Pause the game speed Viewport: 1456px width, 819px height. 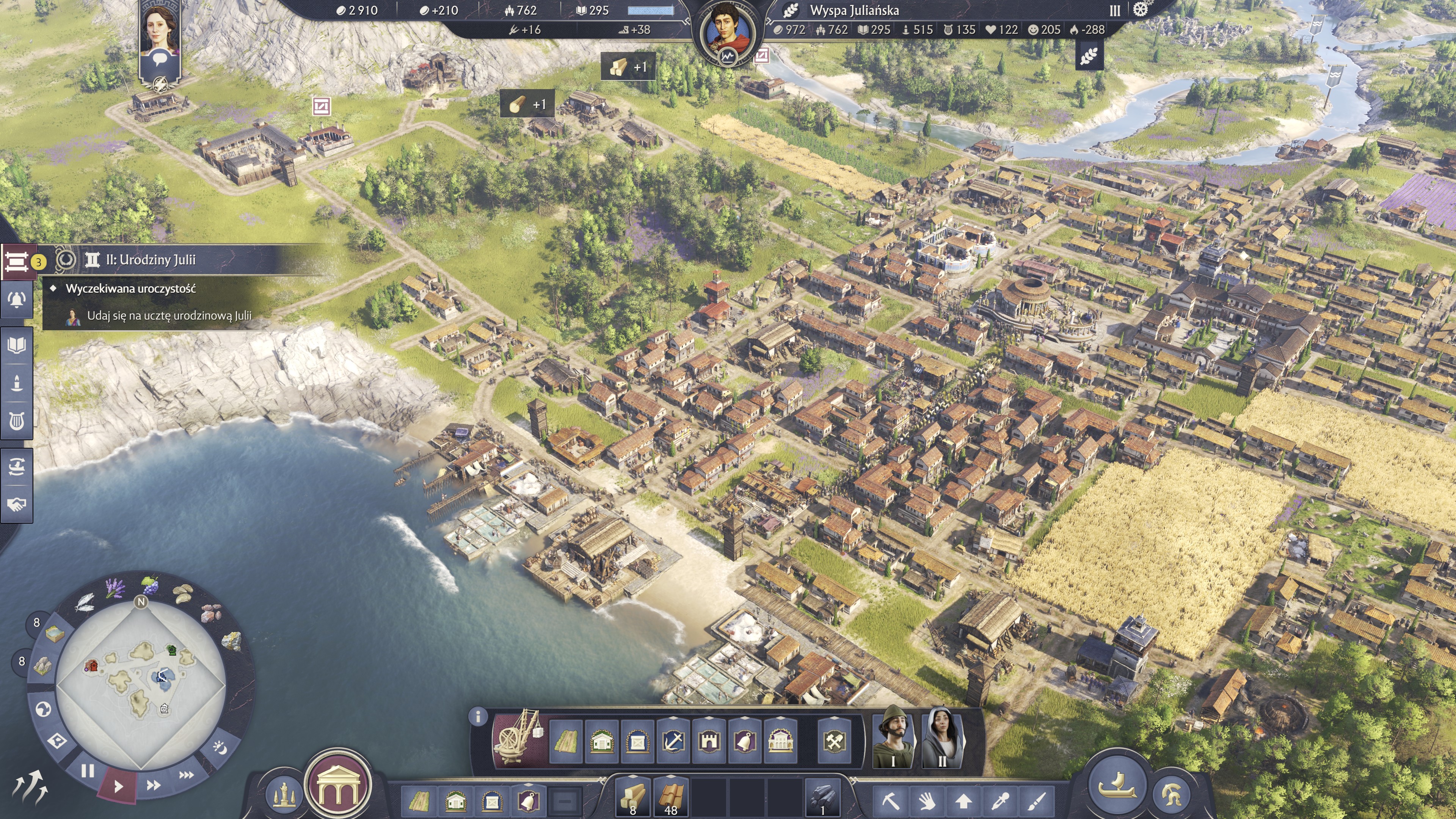88,771
